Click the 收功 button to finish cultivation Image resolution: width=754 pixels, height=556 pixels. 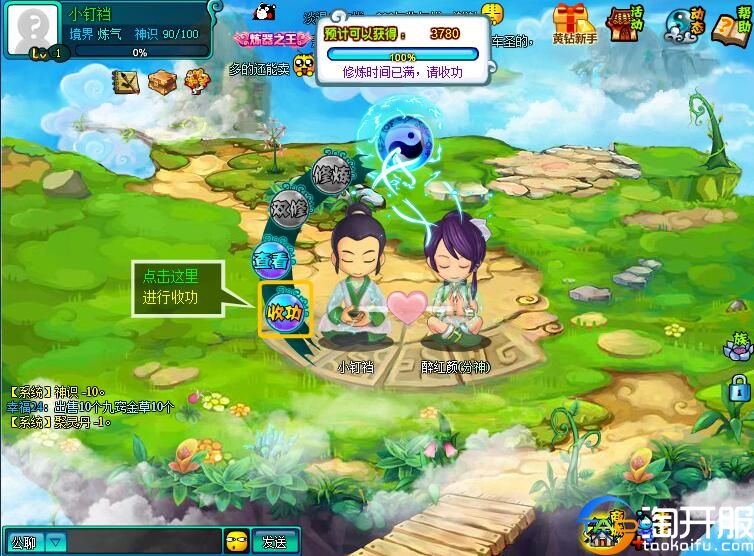pyautogui.click(x=285, y=311)
